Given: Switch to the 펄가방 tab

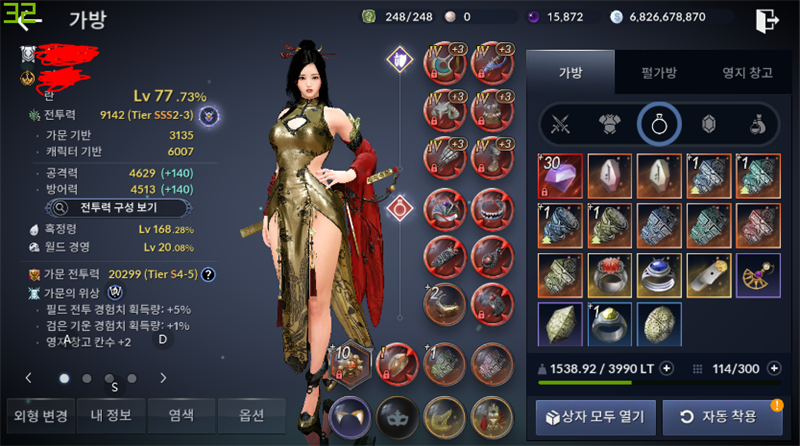Looking at the screenshot, I should tap(656, 73).
